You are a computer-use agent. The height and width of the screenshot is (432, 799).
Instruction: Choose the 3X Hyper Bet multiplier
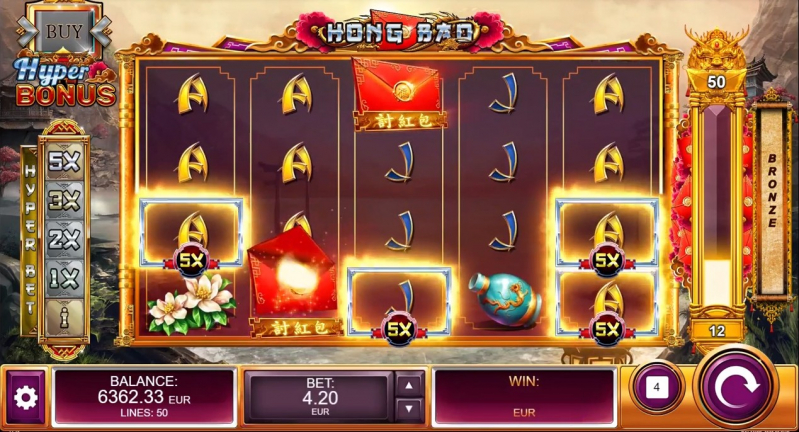click(63, 200)
